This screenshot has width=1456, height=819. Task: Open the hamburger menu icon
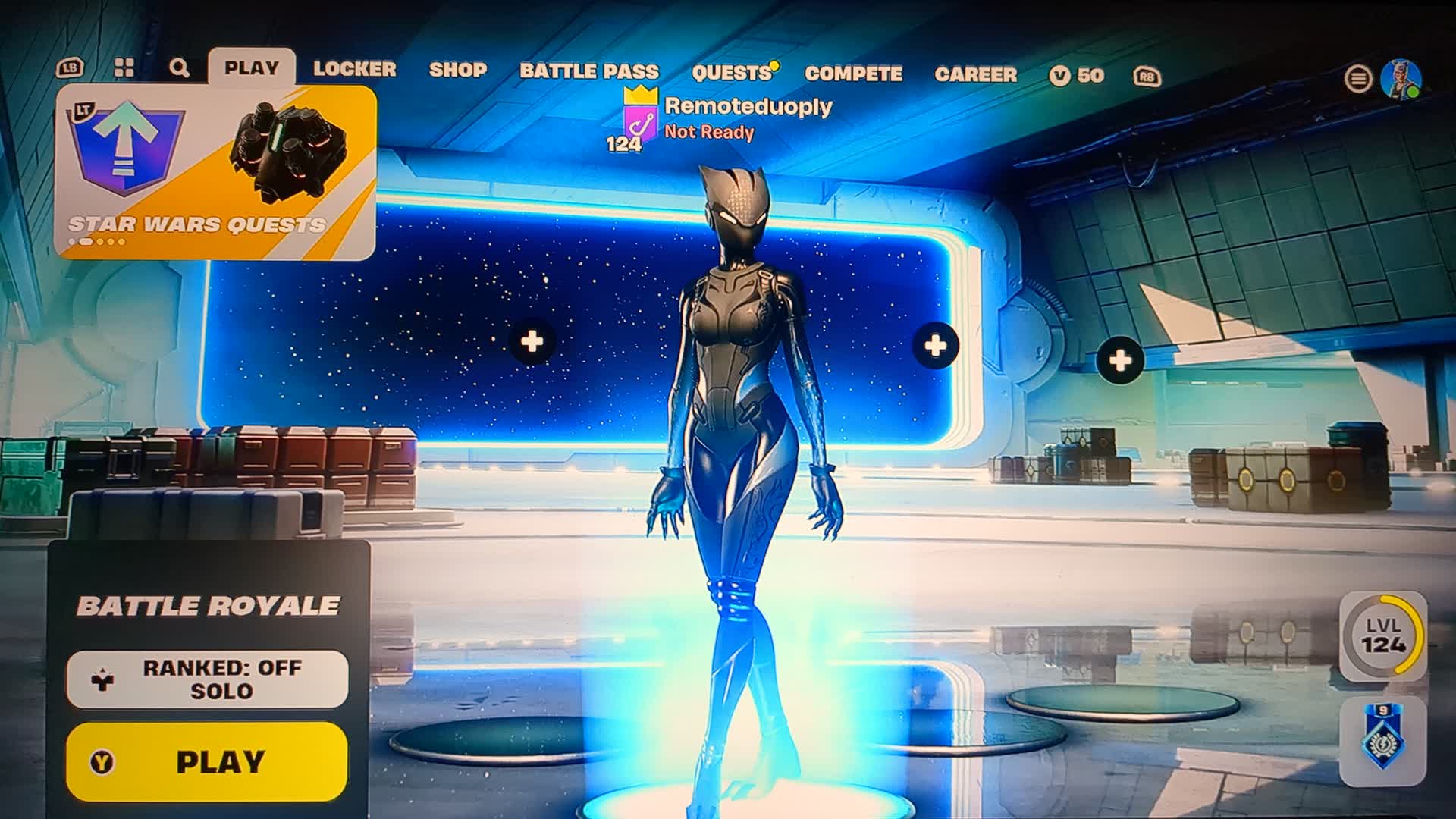point(1357,78)
